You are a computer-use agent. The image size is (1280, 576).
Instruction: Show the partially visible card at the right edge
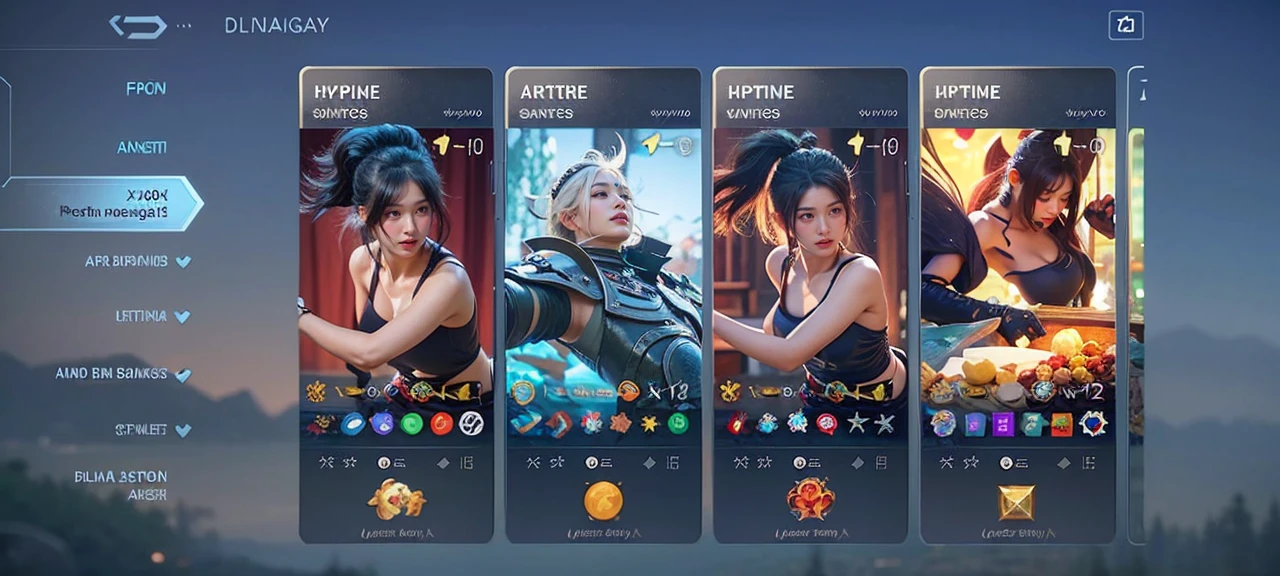tap(1136, 300)
